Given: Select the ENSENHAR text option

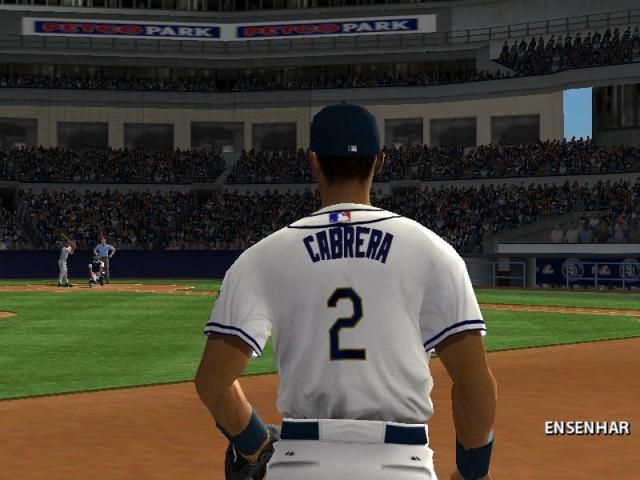Looking at the screenshot, I should pos(587,428).
